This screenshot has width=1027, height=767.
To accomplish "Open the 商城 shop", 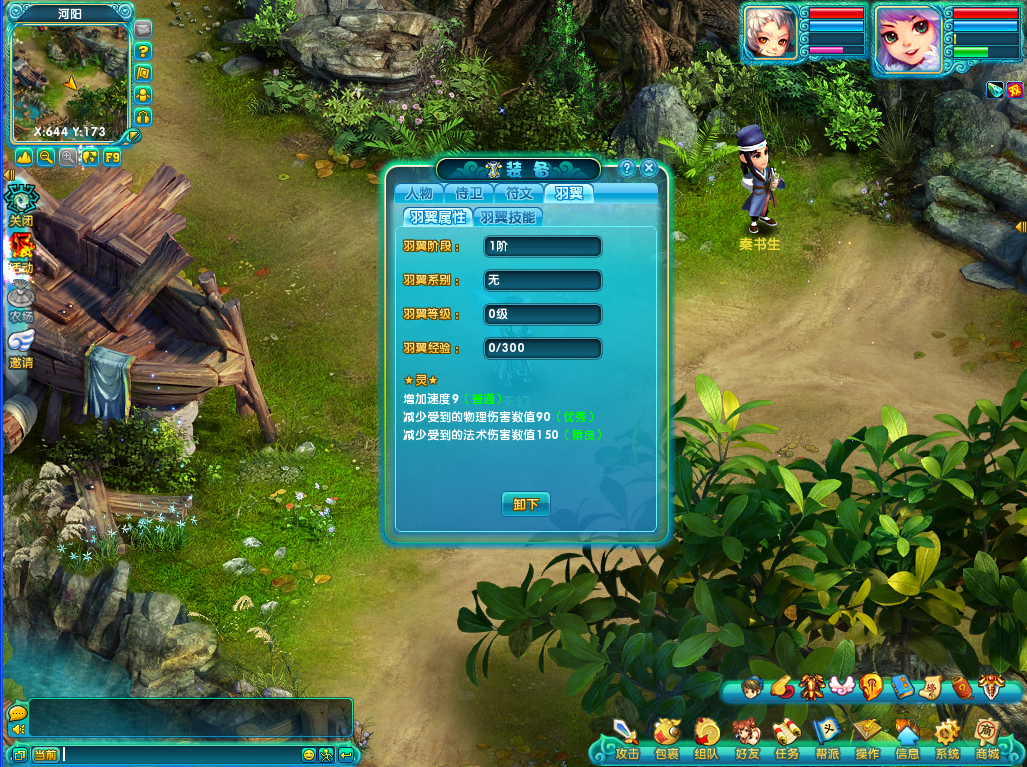I will (988, 738).
